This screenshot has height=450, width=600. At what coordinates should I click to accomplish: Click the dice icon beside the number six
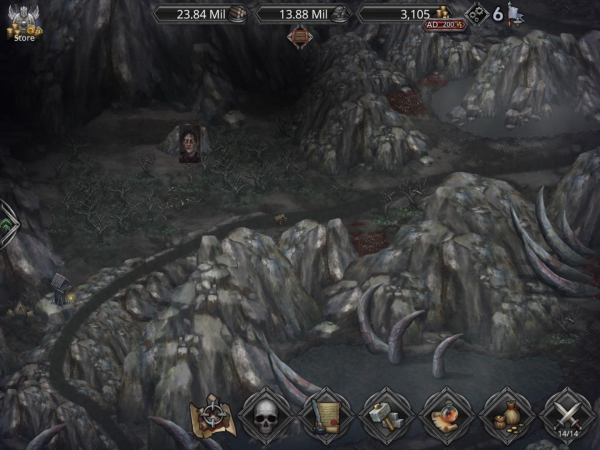[477, 15]
